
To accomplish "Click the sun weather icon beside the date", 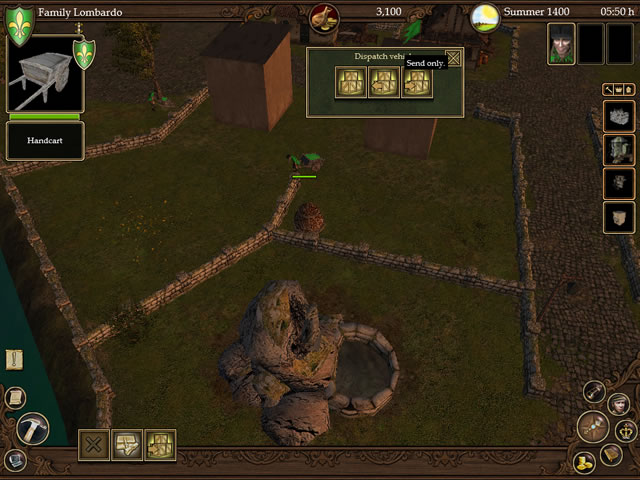I will 485,15.
